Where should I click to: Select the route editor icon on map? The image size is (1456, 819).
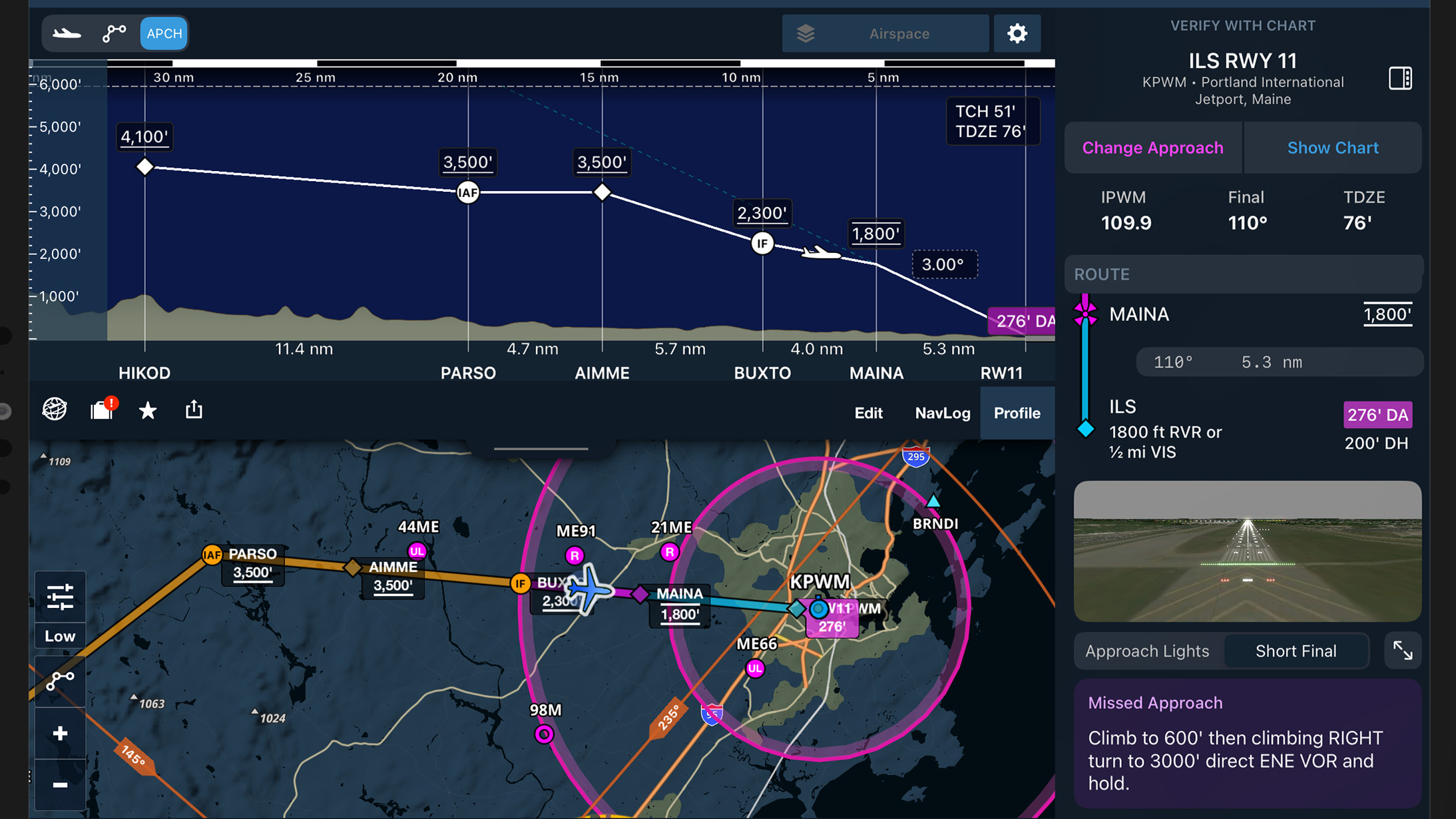click(x=60, y=682)
